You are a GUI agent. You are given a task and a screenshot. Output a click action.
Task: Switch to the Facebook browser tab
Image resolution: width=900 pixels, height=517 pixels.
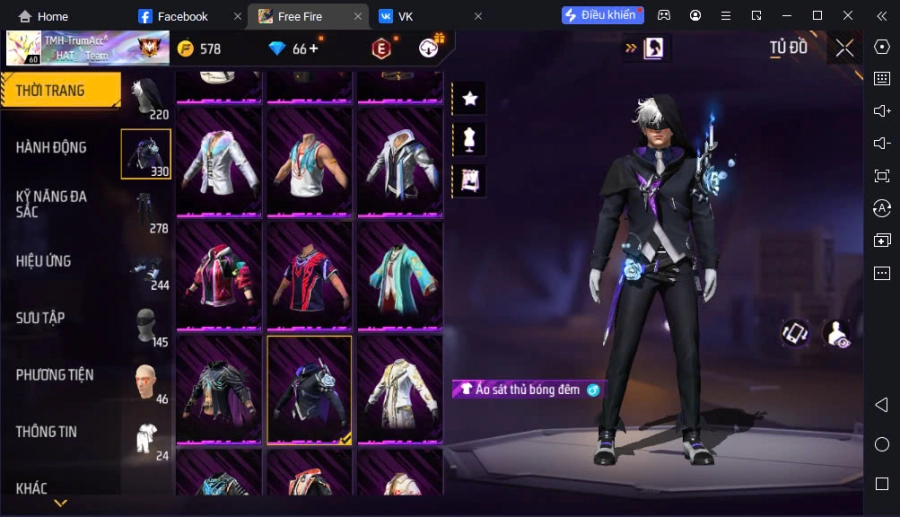182,16
